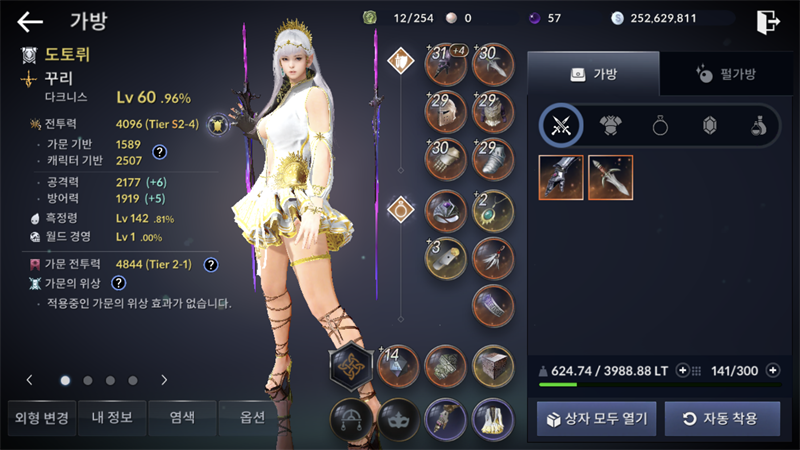Screen dimensions: 800x450
Task: Go to the next character info page
Action: [164, 380]
